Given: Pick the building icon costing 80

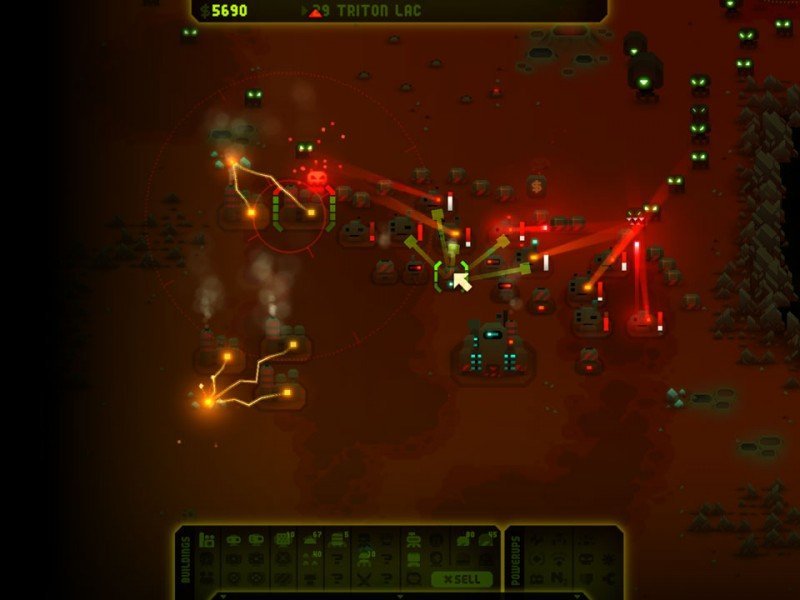Looking at the screenshot, I should click(x=464, y=540).
